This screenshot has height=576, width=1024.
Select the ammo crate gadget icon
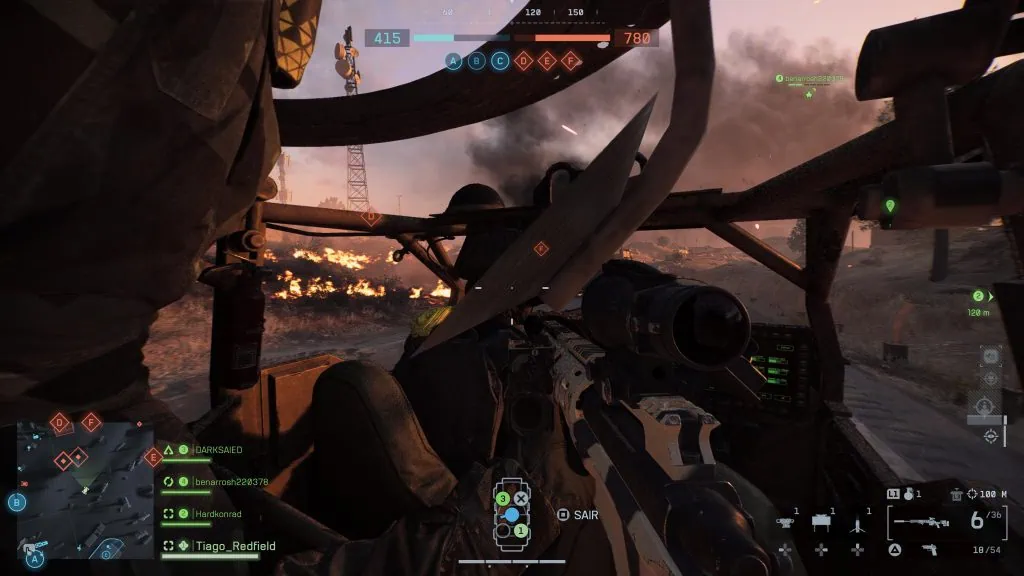821,522
